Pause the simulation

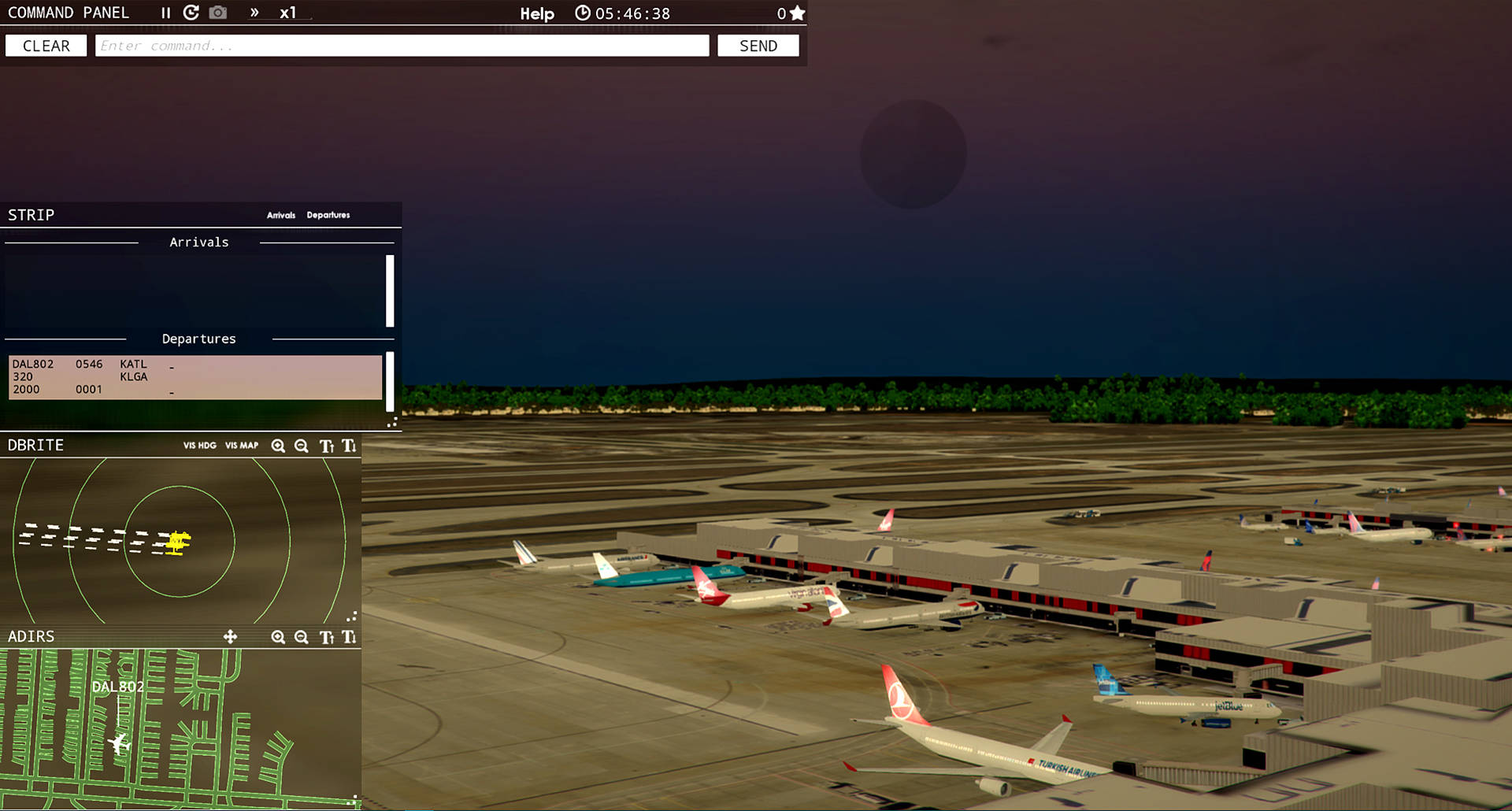pos(165,12)
